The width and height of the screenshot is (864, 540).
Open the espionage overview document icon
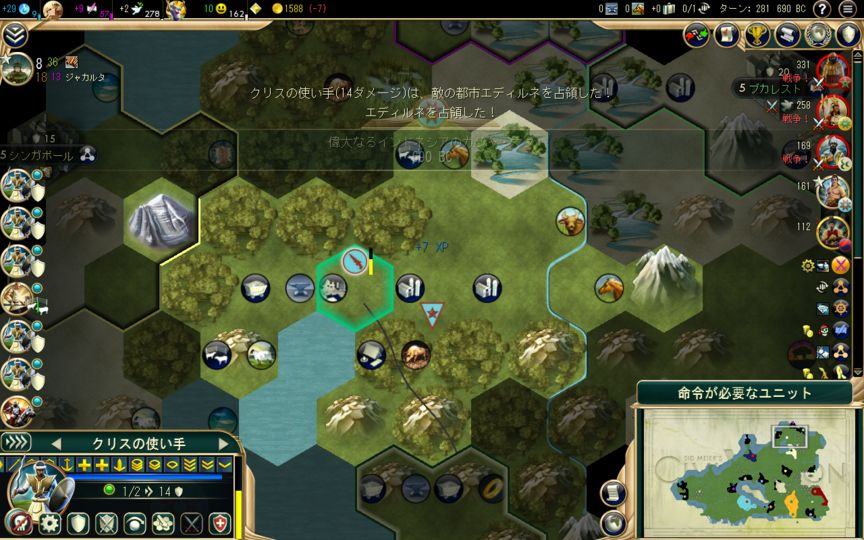point(727,36)
